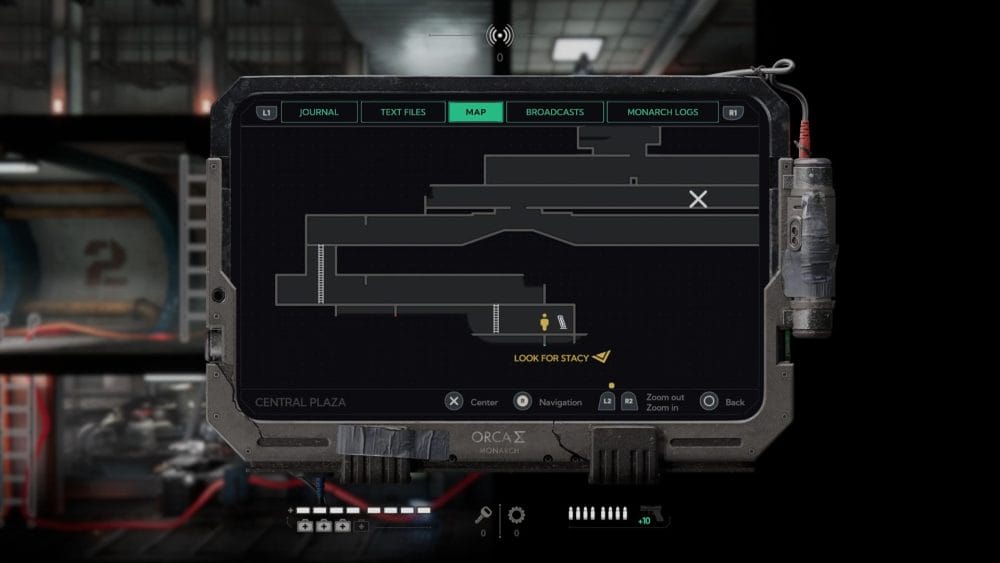Screen dimensions: 1000x563
Task: Show the Broadcasts tab
Action: point(555,112)
